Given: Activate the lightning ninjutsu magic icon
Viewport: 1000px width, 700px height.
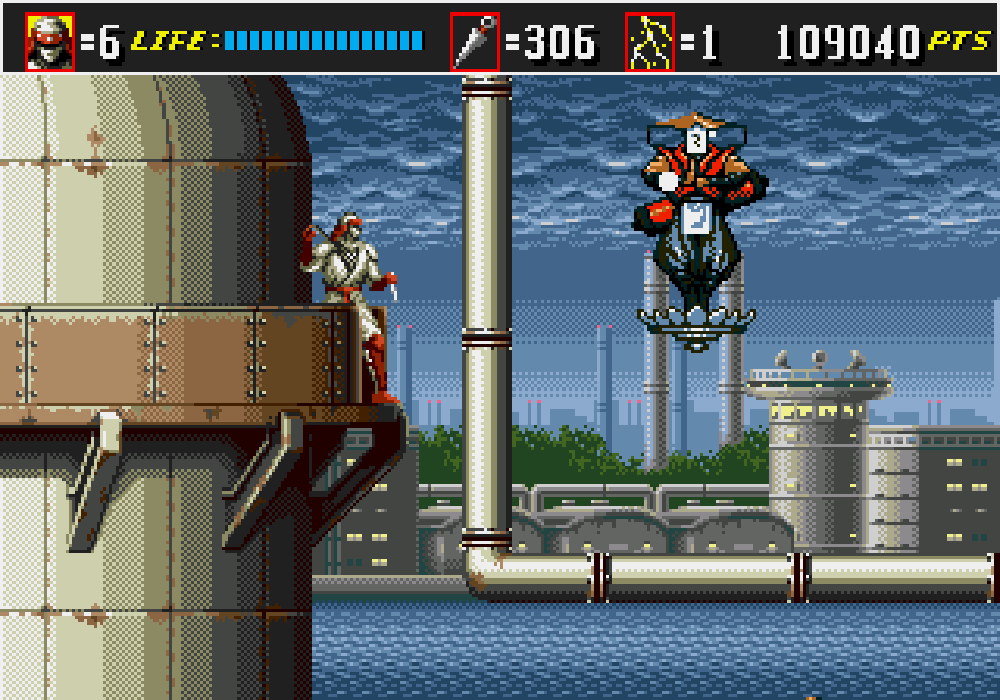Looking at the screenshot, I should click(650, 42).
